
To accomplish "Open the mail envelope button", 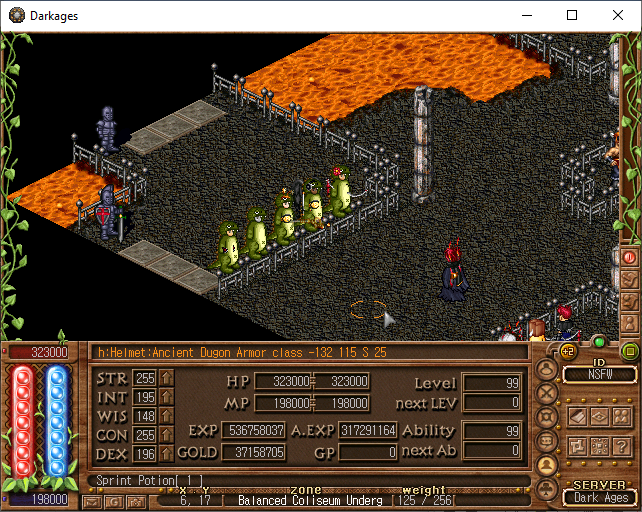I will pos(92,501).
